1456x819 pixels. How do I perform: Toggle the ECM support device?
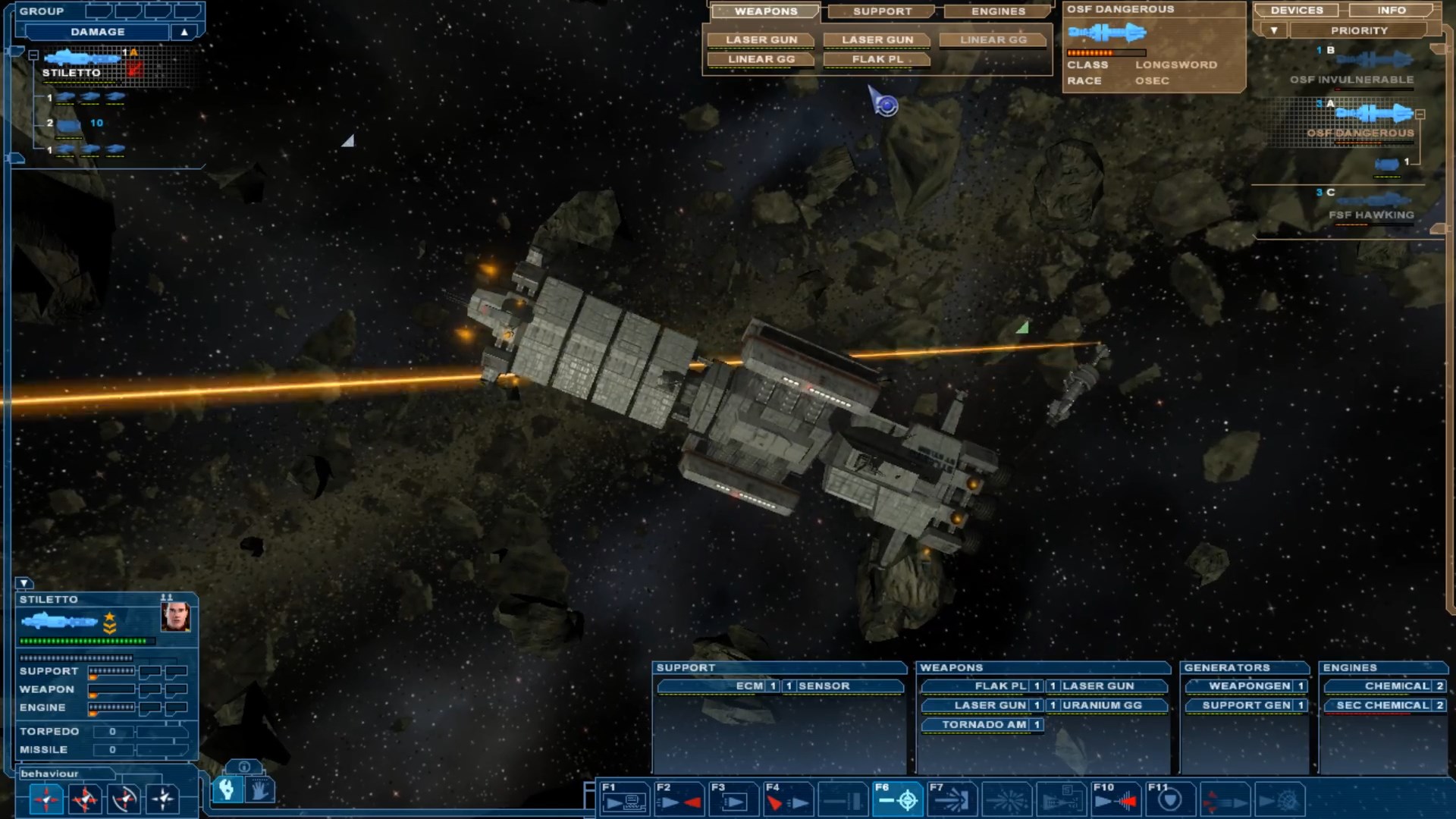[x=749, y=686]
